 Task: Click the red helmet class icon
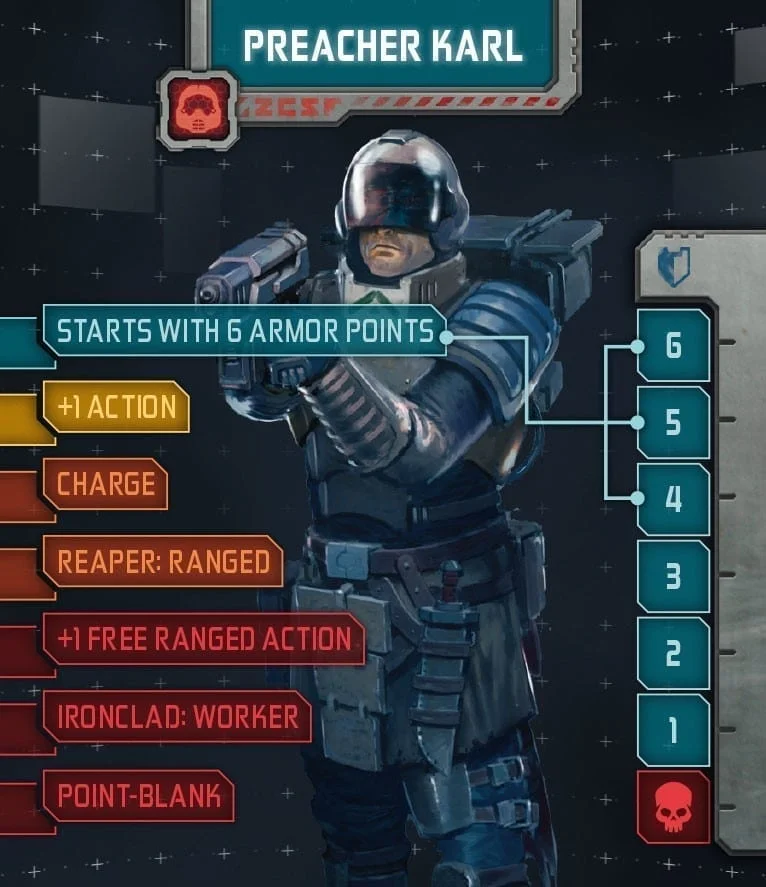(198, 110)
